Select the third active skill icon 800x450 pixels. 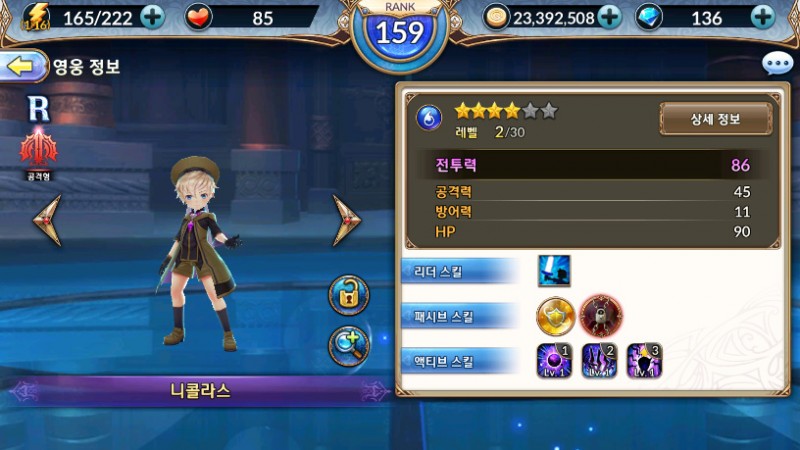[x=645, y=361]
